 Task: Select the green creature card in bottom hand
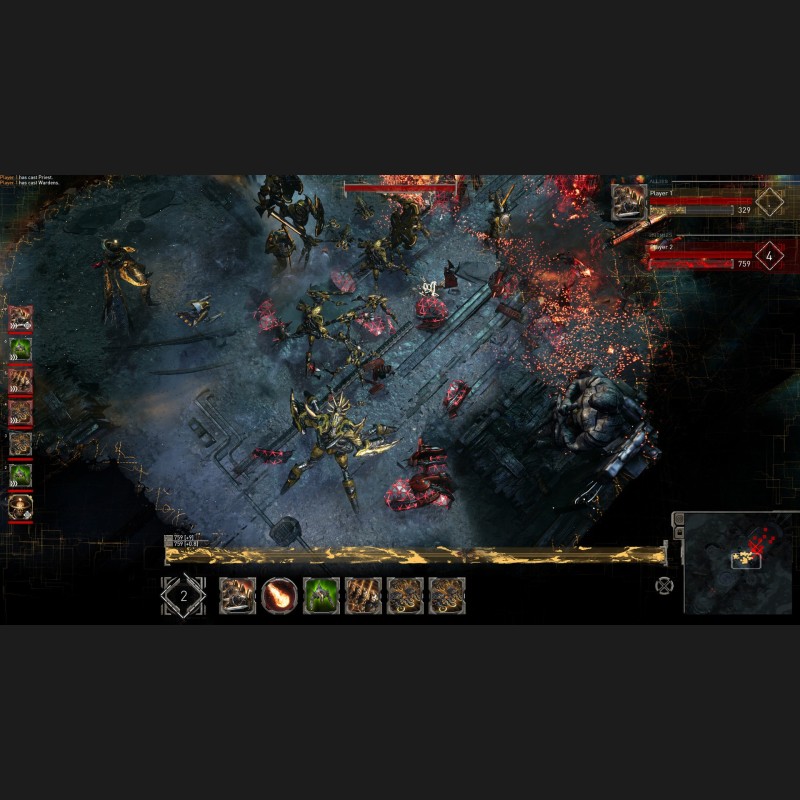click(320, 596)
